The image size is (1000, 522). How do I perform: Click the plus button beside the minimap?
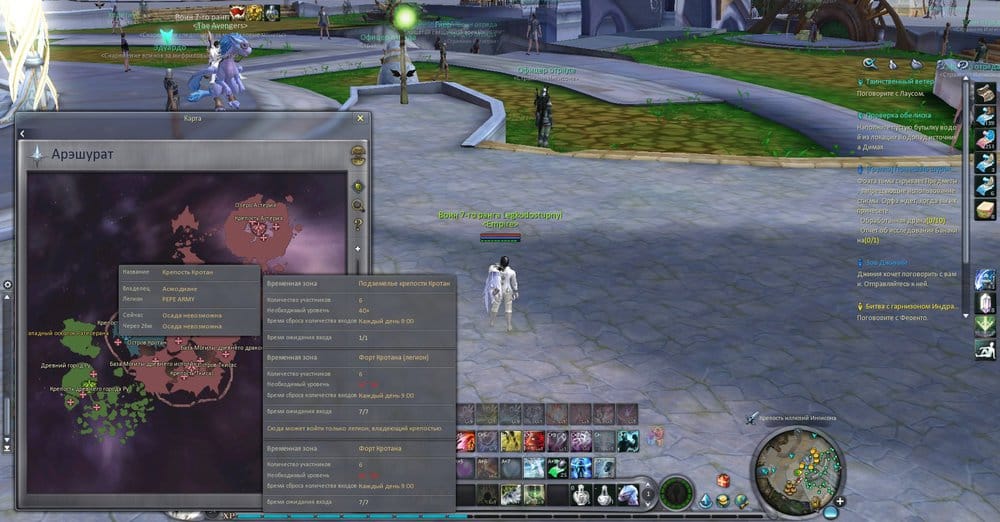[842, 500]
